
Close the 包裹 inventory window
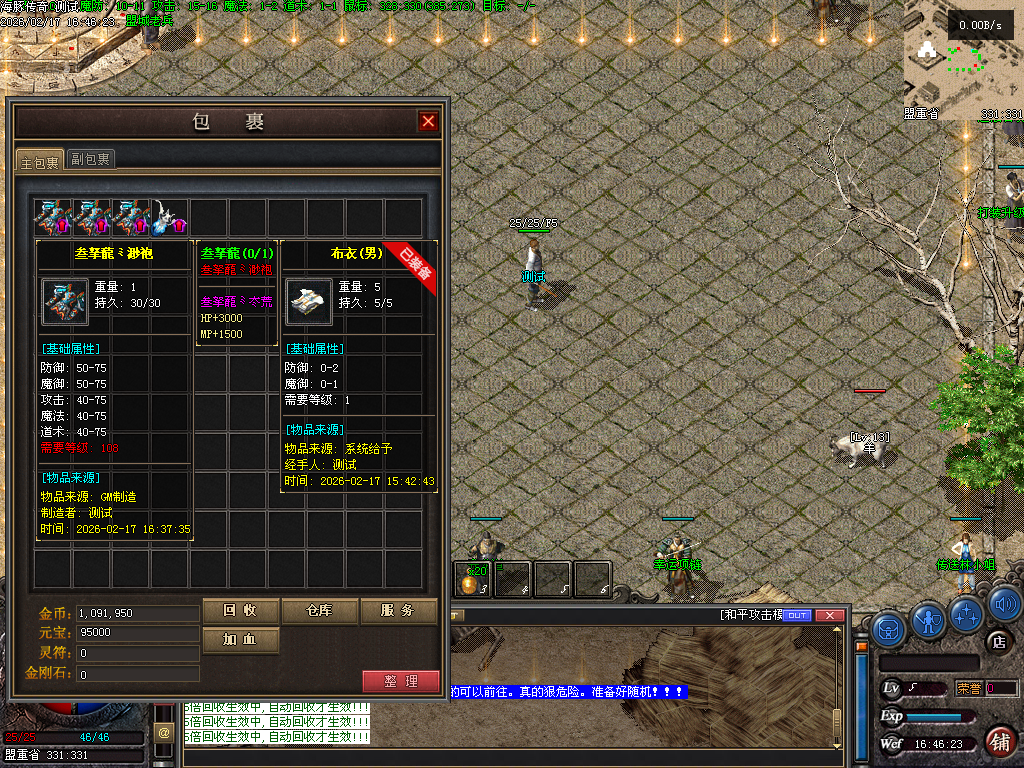[x=428, y=122]
